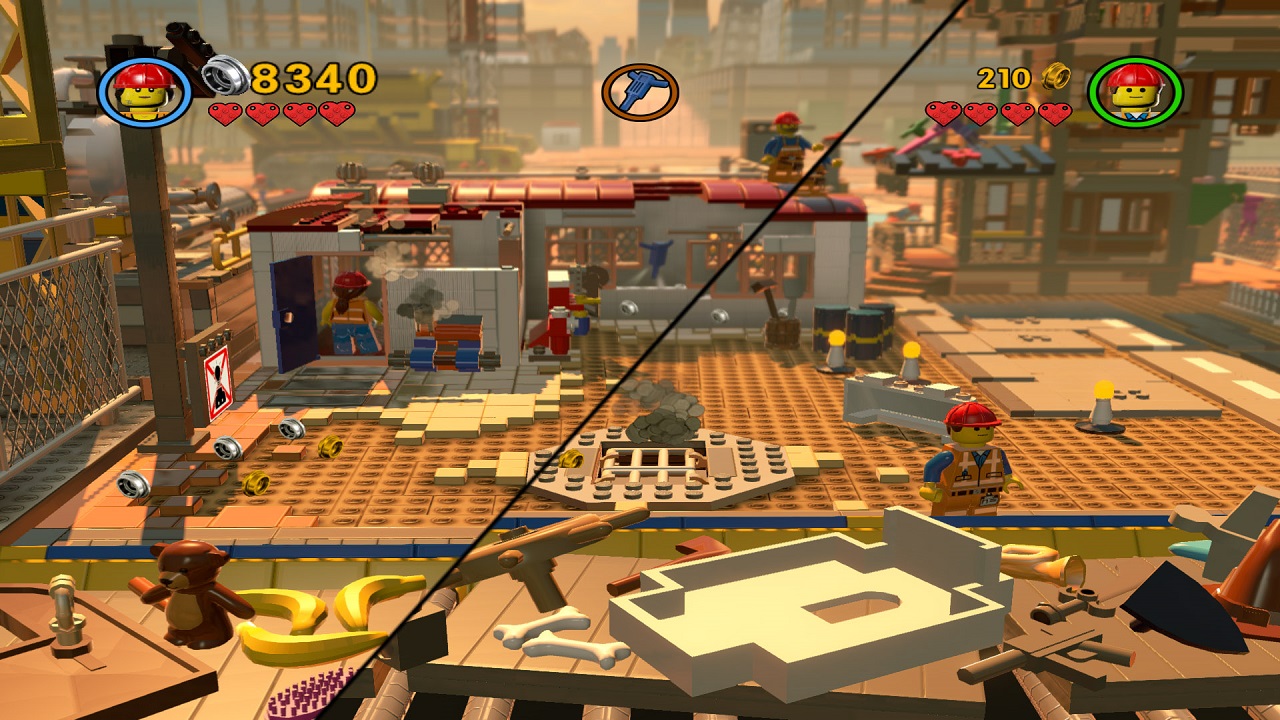The width and height of the screenshot is (1280, 720).
Task: Select player two's green-ringed character portrait
Action: (x=1135, y=93)
